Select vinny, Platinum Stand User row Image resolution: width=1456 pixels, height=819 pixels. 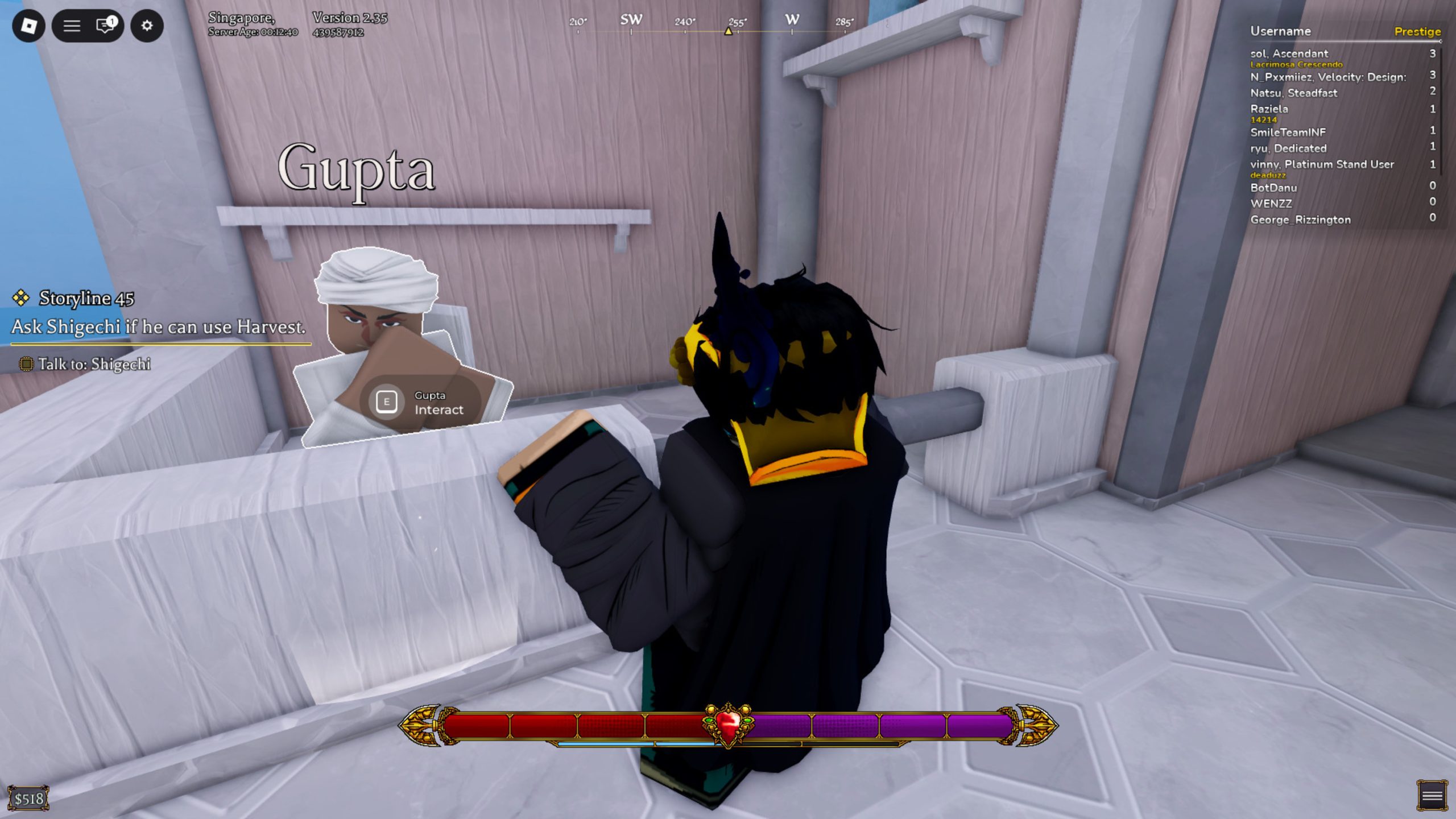tap(1322, 164)
